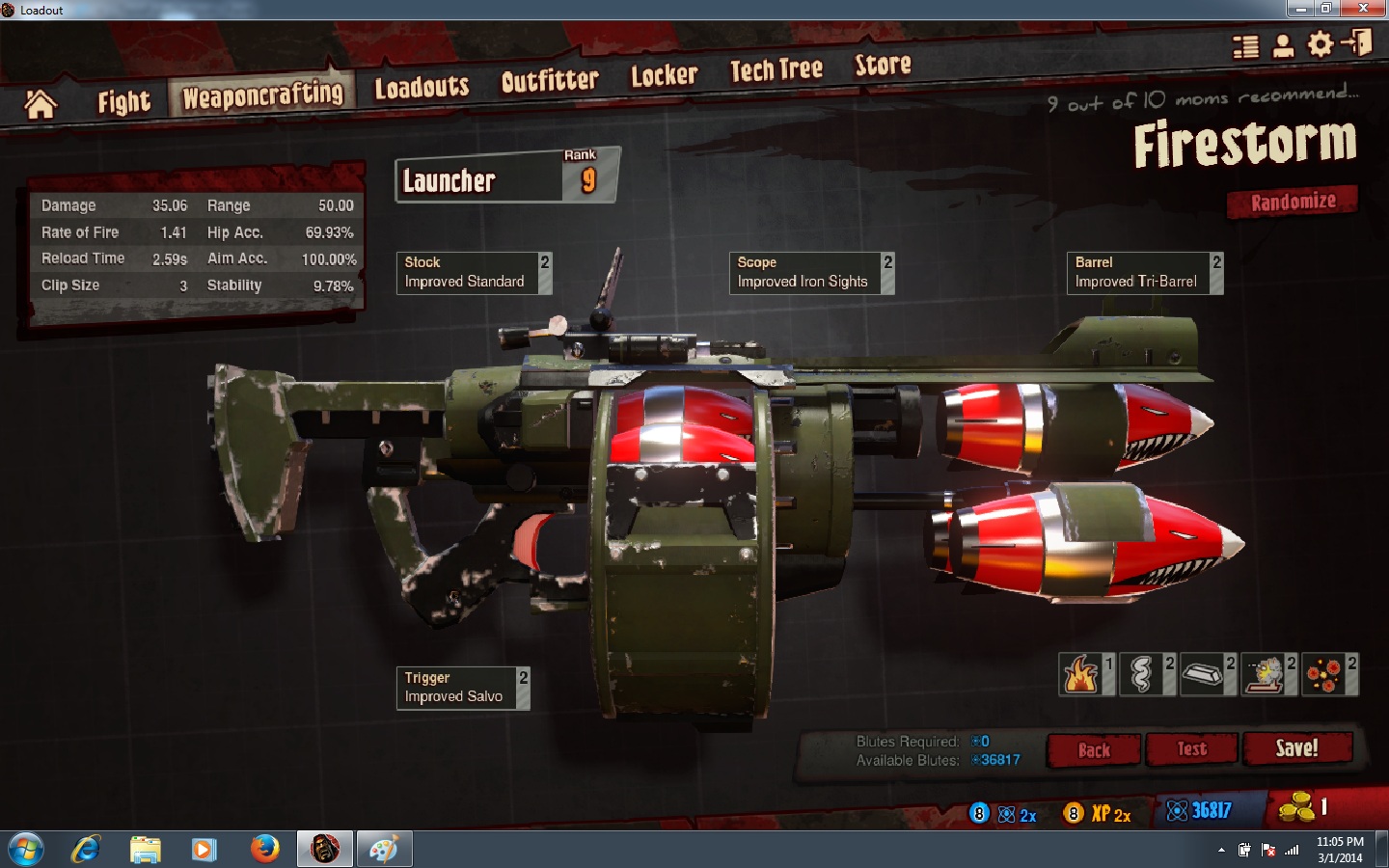Open the Tech Tree tab
Image resolution: width=1389 pixels, height=868 pixels.
(x=776, y=69)
